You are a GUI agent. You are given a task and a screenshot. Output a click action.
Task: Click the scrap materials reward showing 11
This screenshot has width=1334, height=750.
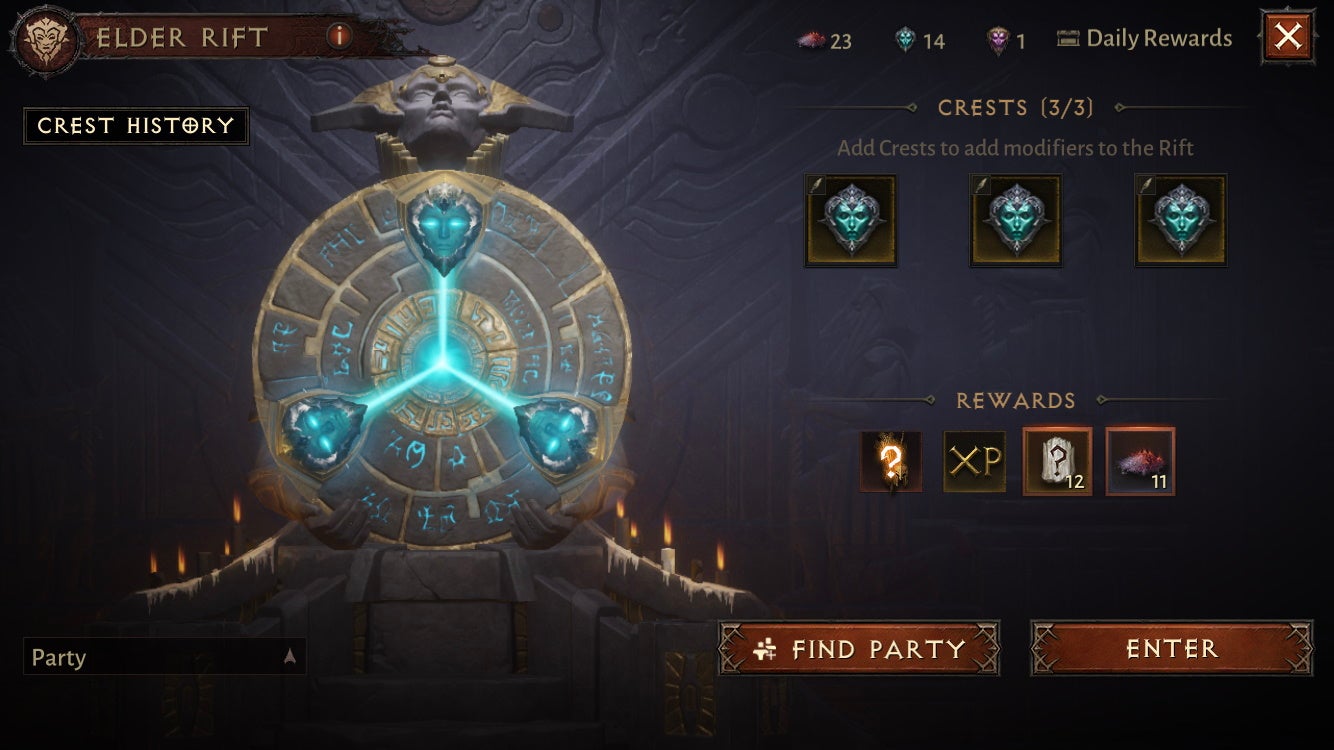pos(1140,462)
